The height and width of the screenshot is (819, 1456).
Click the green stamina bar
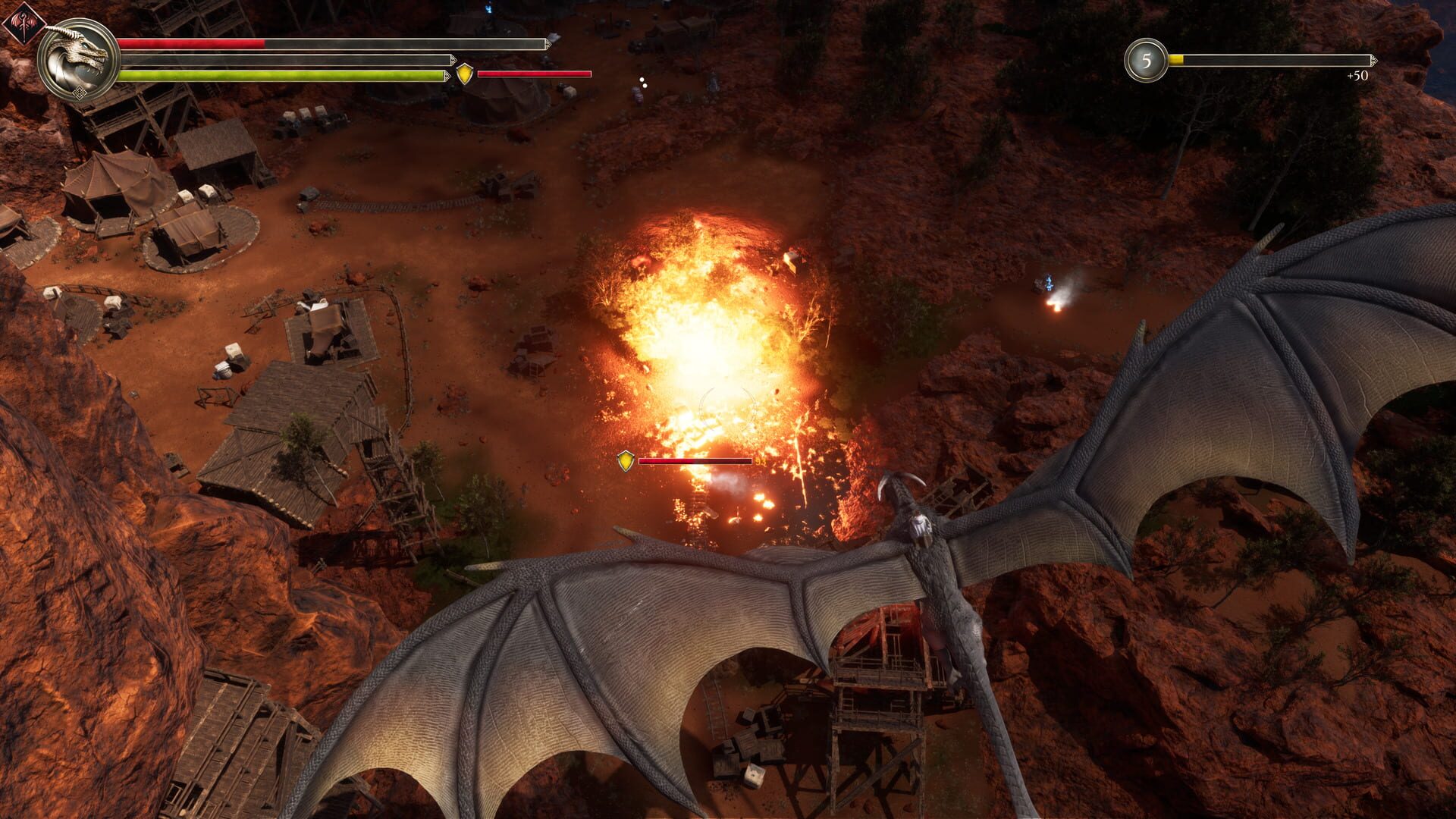[x=281, y=74]
